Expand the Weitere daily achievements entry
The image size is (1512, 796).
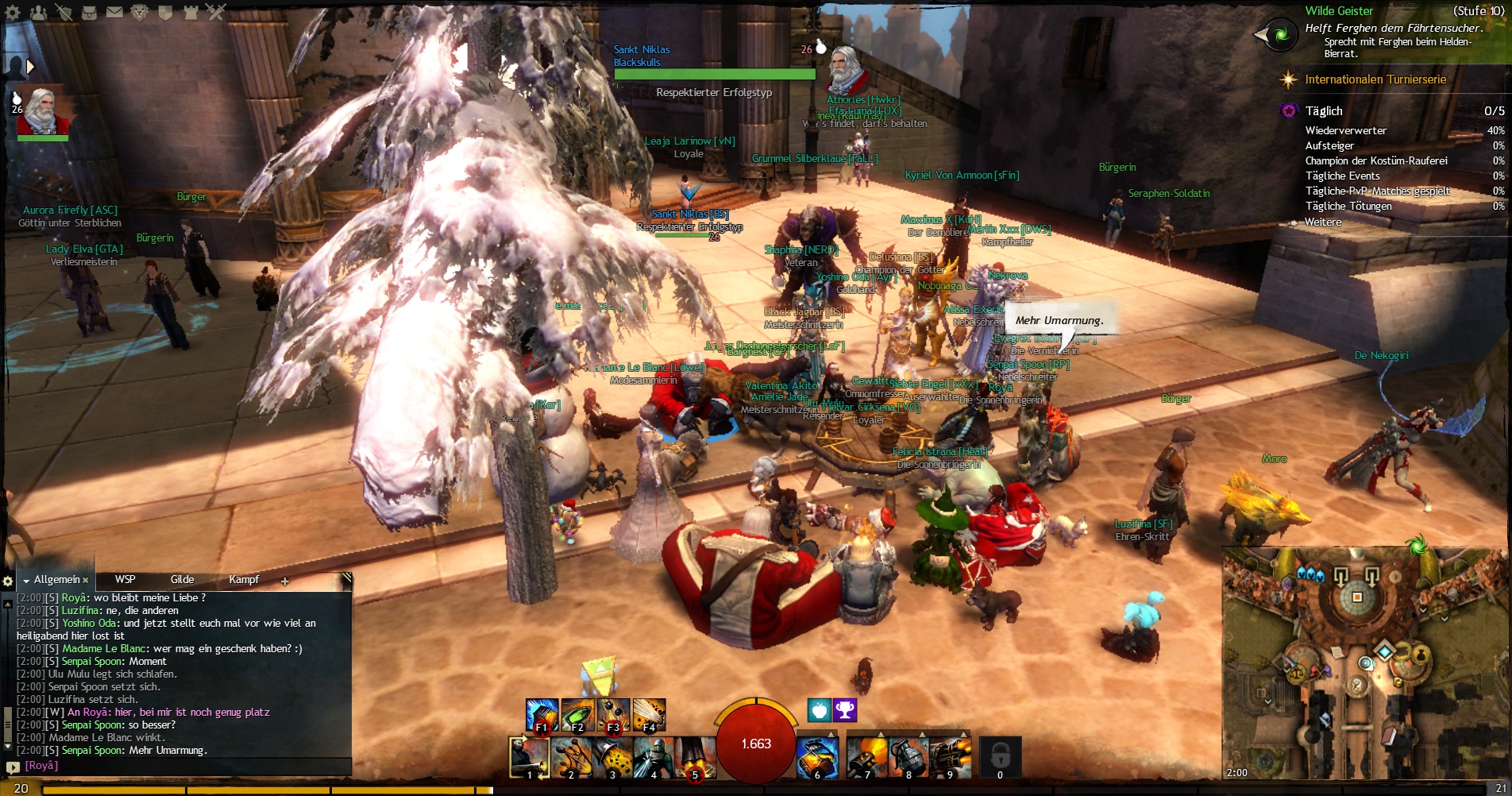point(1323,222)
